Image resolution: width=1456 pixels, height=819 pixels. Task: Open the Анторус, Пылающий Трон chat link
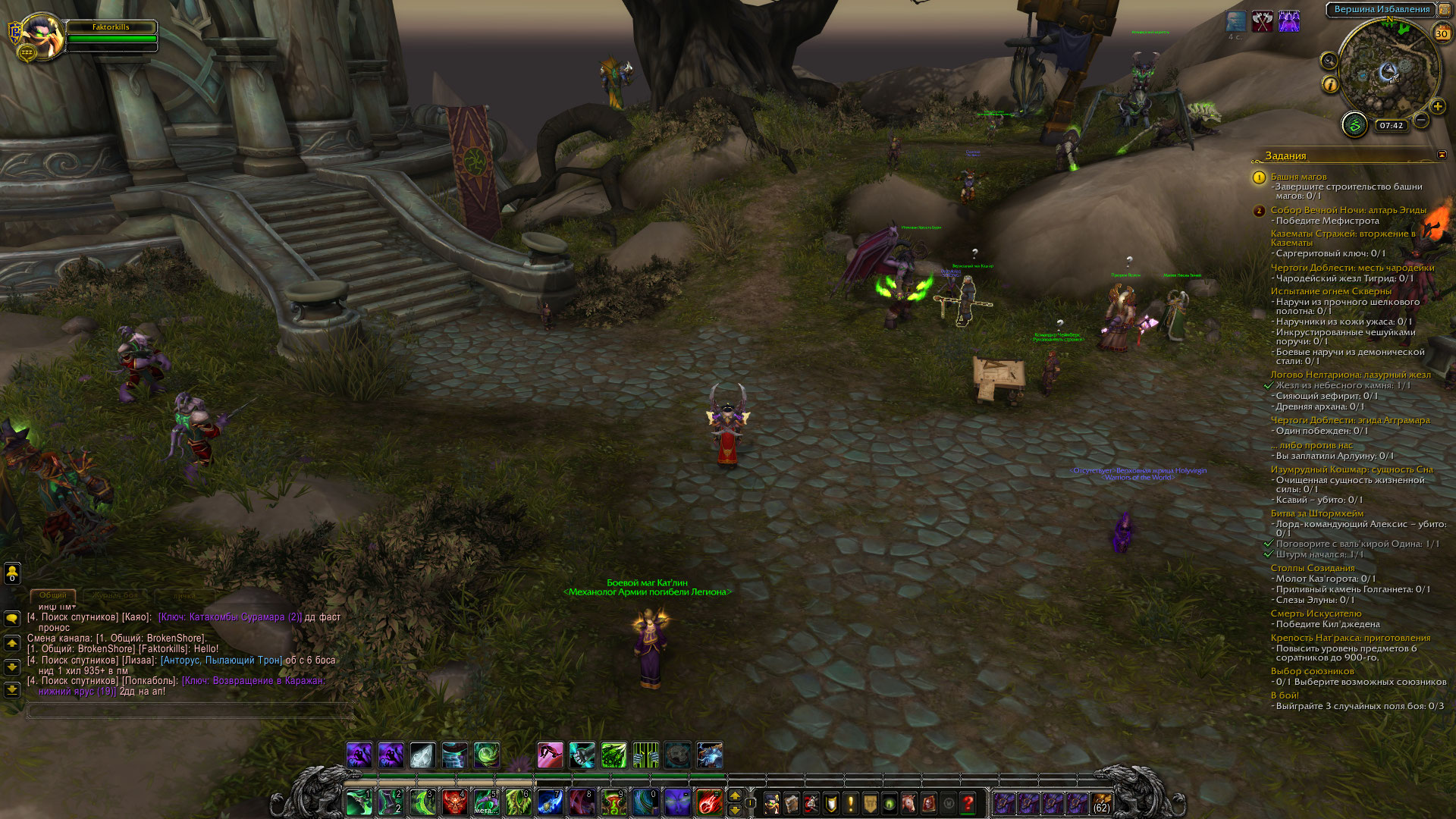pyautogui.click(x=221, y=661)
